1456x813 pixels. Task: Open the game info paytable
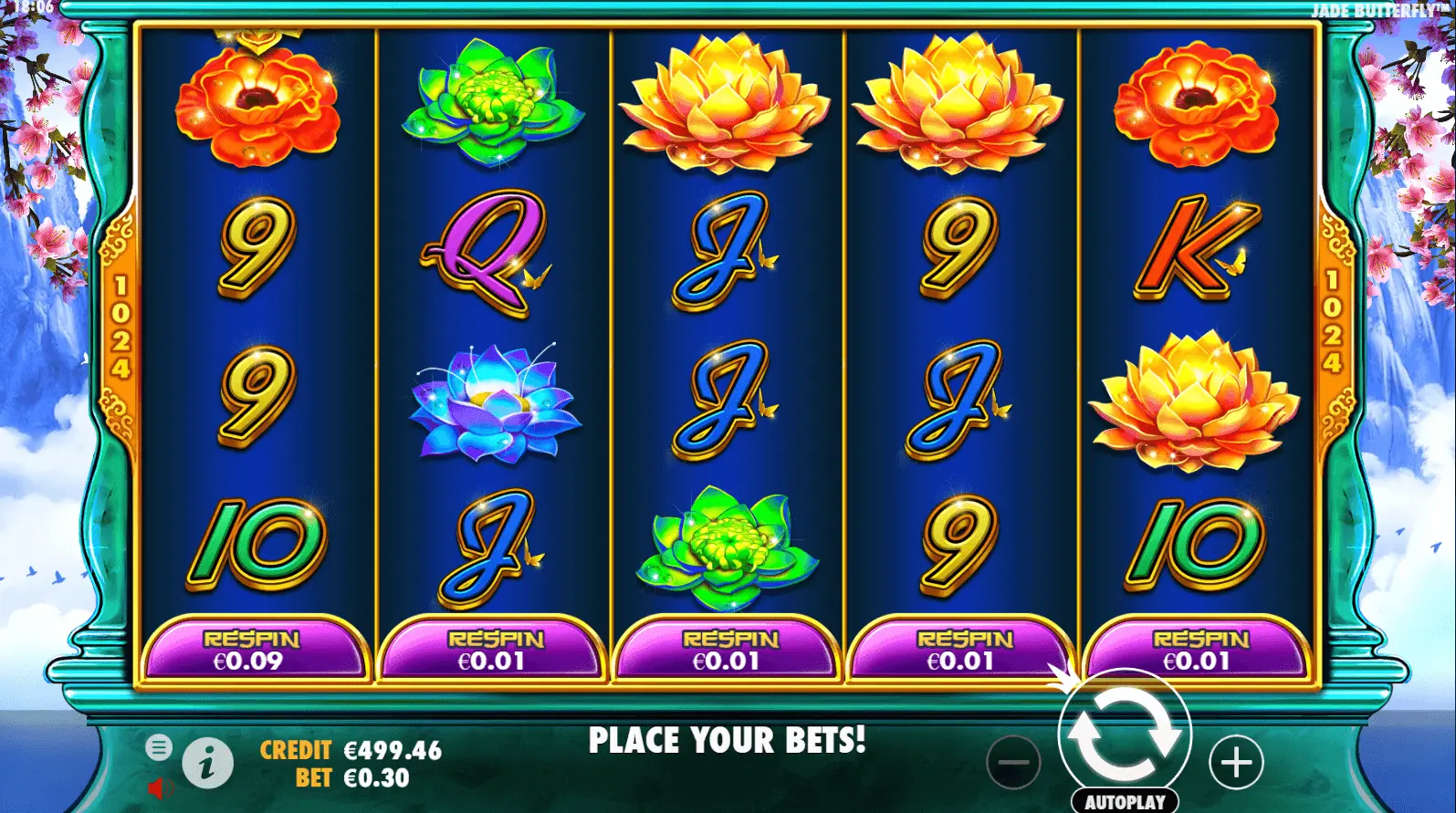pos(207,762)
